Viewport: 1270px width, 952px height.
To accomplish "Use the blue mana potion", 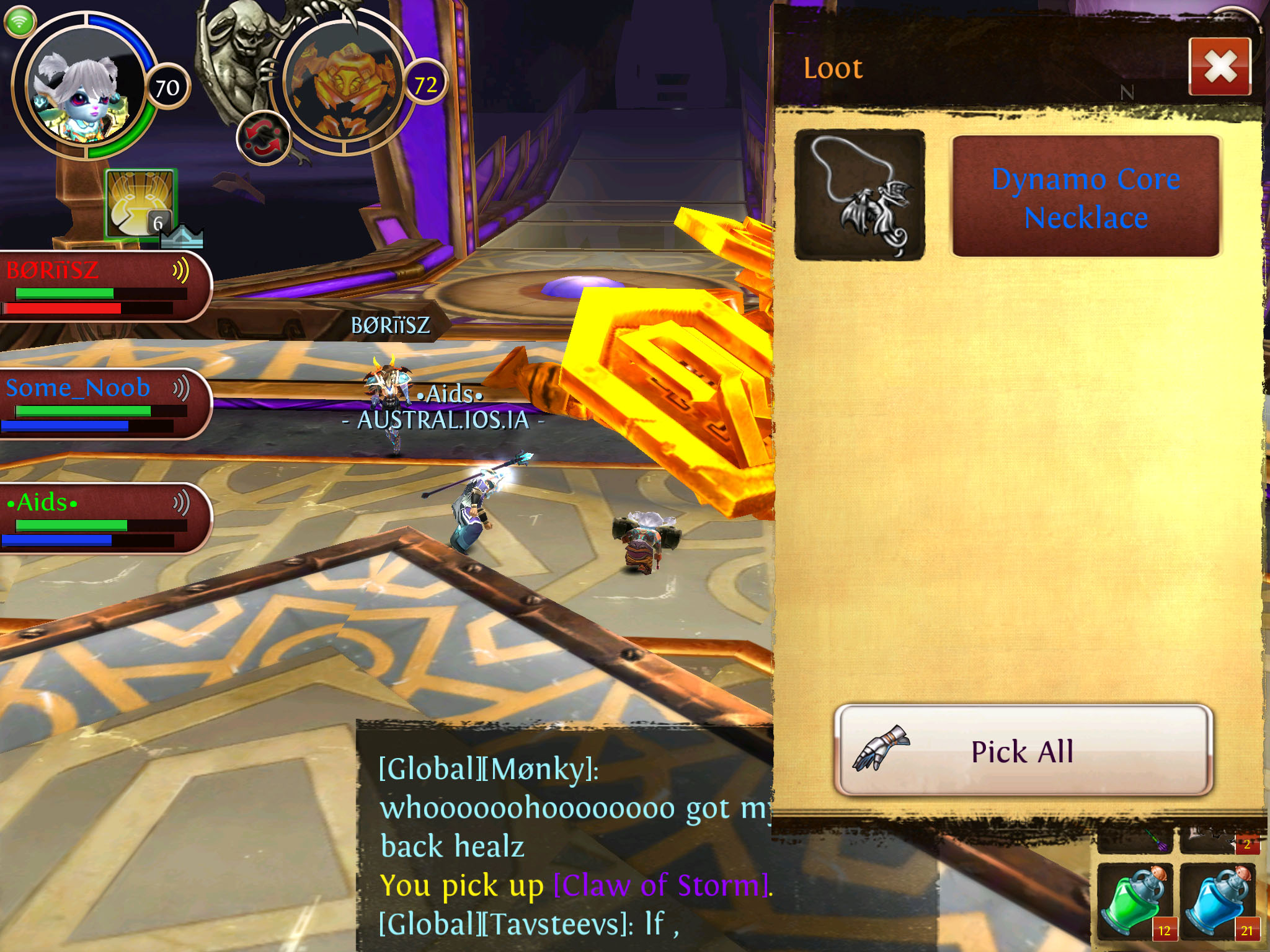I will click(x=1218, y=902).
